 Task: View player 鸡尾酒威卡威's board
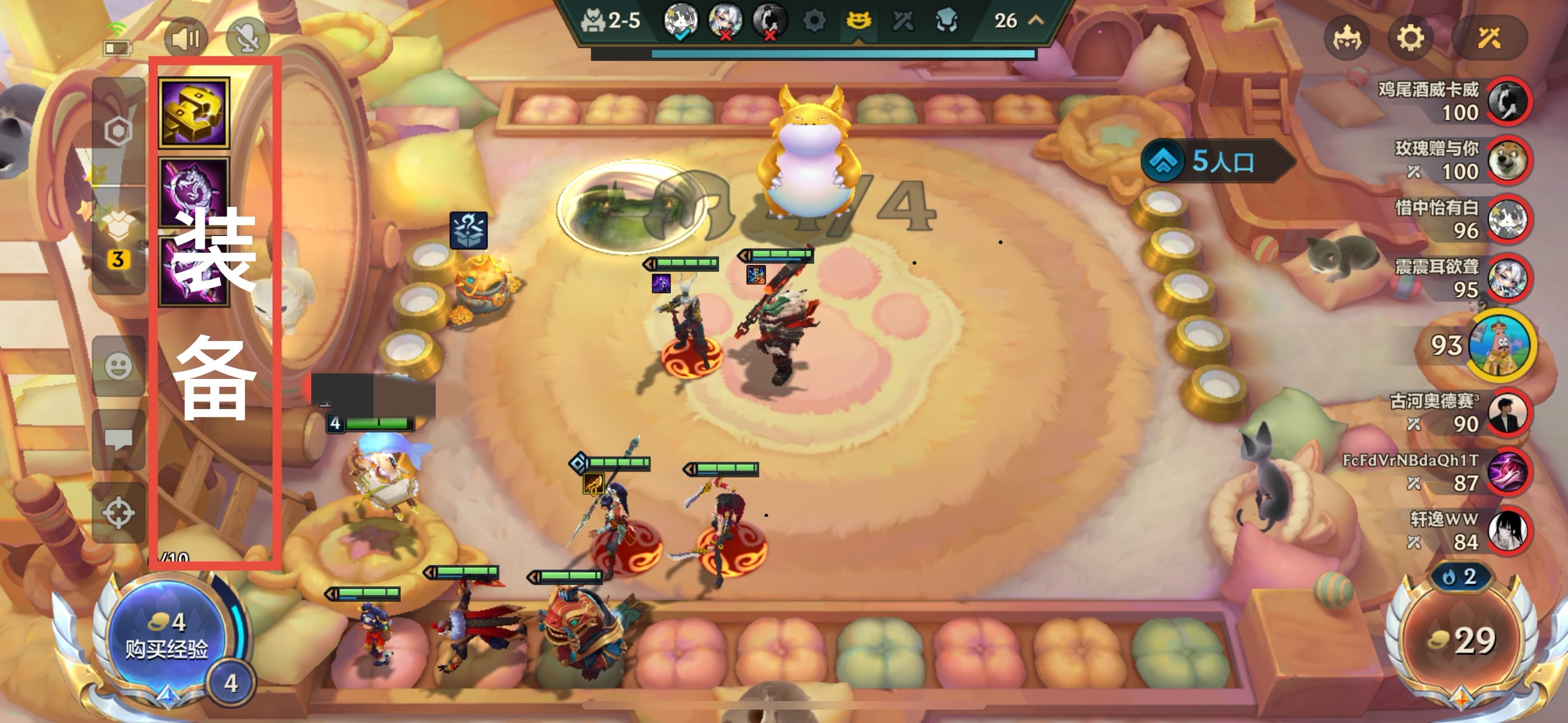pos(1508,101)
